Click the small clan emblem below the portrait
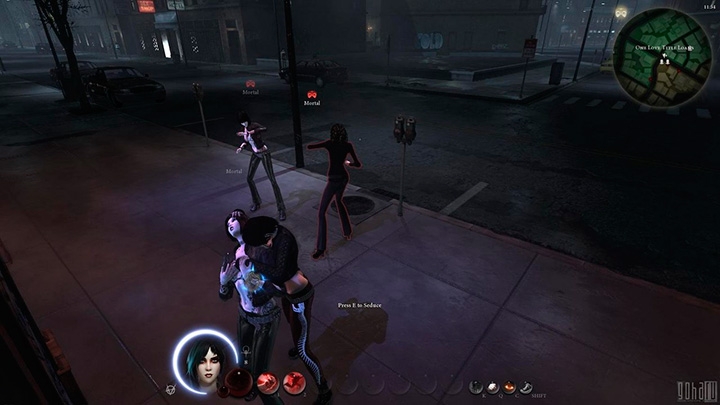This screenshot has width=720, height=405. tap(171, 388)
